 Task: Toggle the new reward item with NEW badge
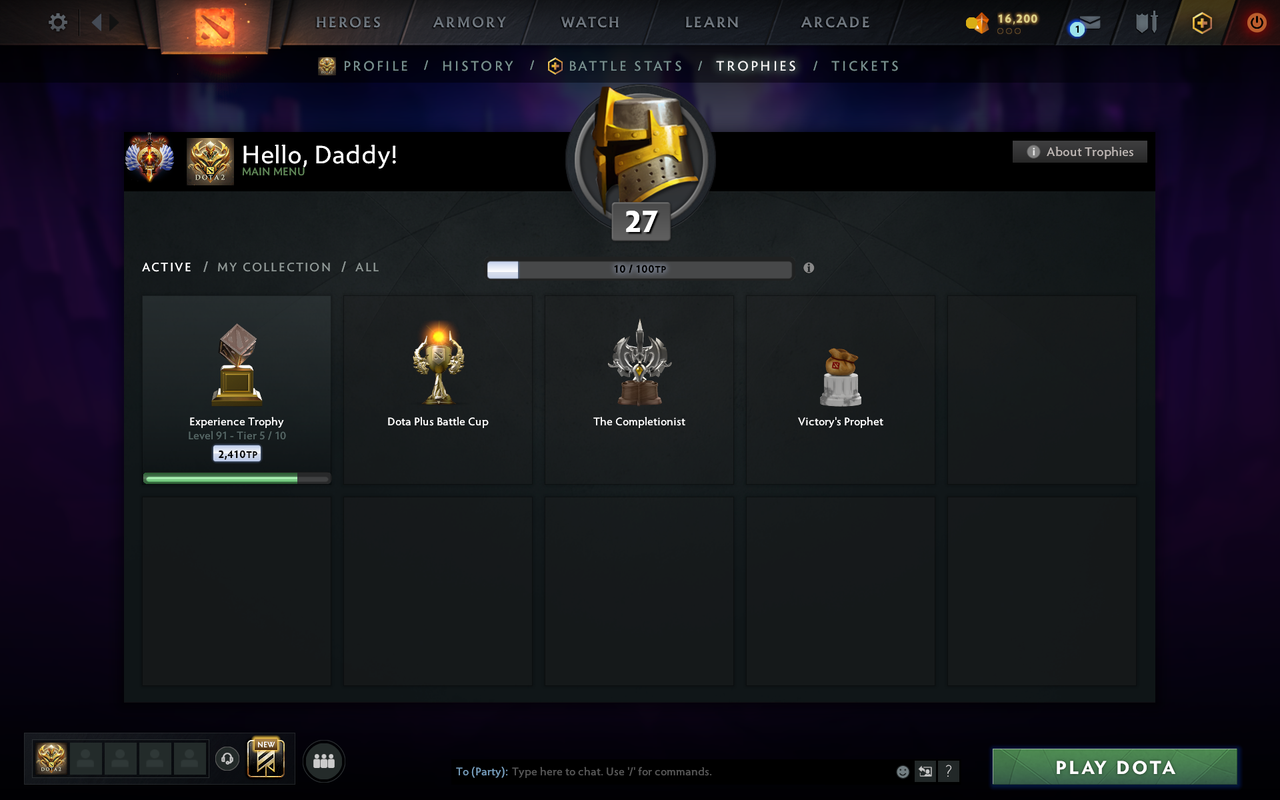pos(265,759)
